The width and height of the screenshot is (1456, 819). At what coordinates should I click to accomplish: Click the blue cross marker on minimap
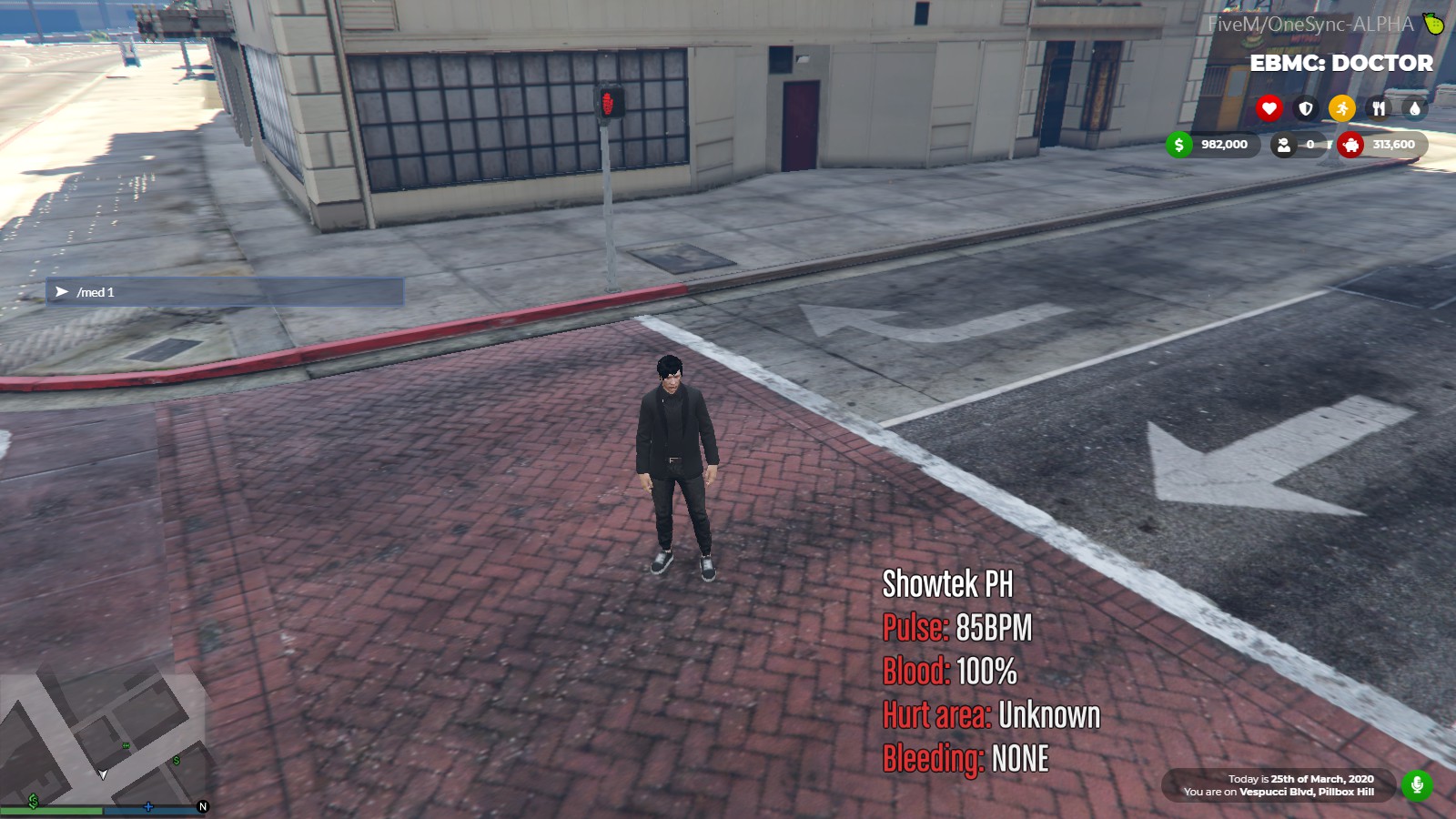(x=148, y=806)
